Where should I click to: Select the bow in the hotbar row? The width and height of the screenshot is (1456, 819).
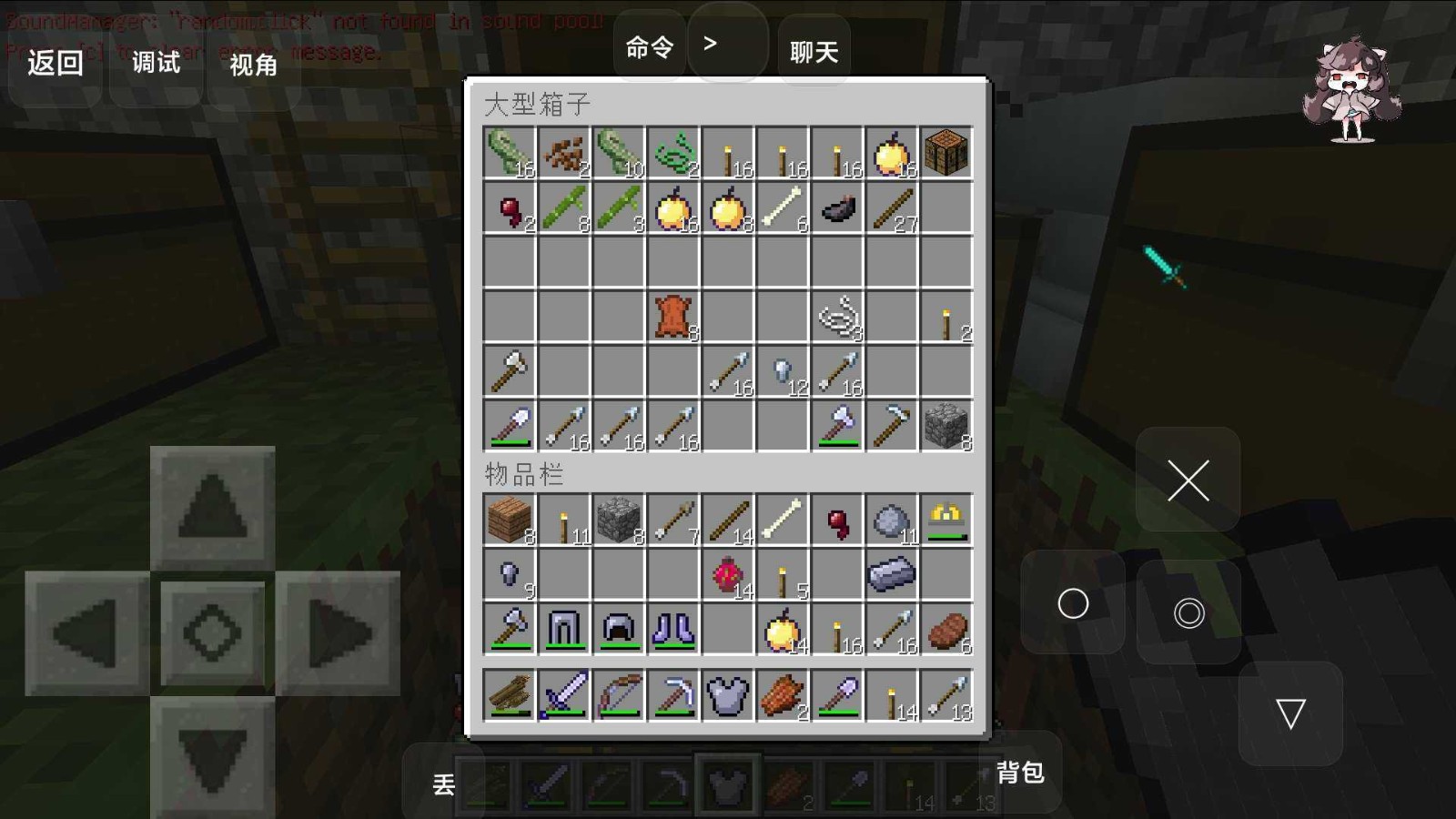(x=618, y=695)
